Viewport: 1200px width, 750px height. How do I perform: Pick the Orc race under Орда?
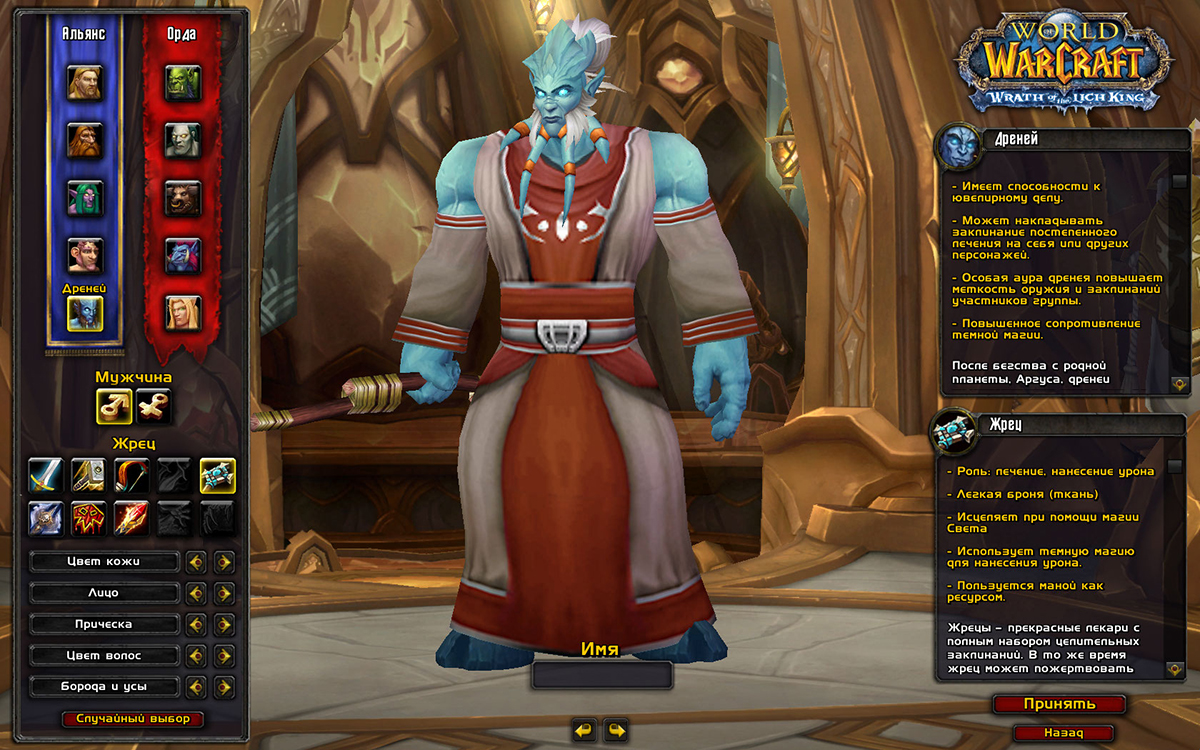point(183,82)
